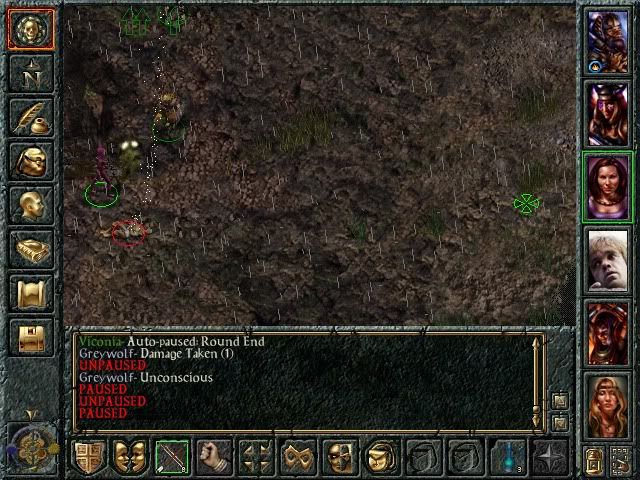The width and height of the screenshot is (640, 480).
Task: Select the arrow weapon quick slot
Action: click(172, 456)
